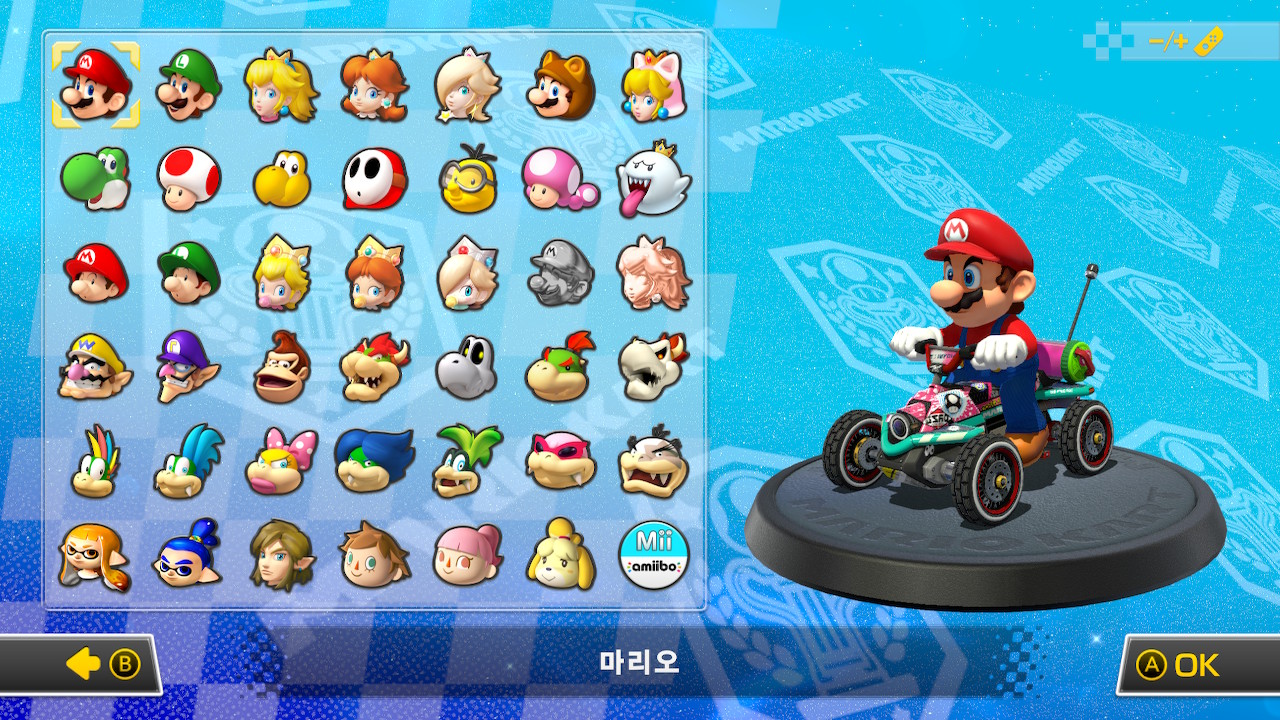Choose Wendy with the pink bow
The width and height of the screenshot is (1280, 720).
[281, 461]
